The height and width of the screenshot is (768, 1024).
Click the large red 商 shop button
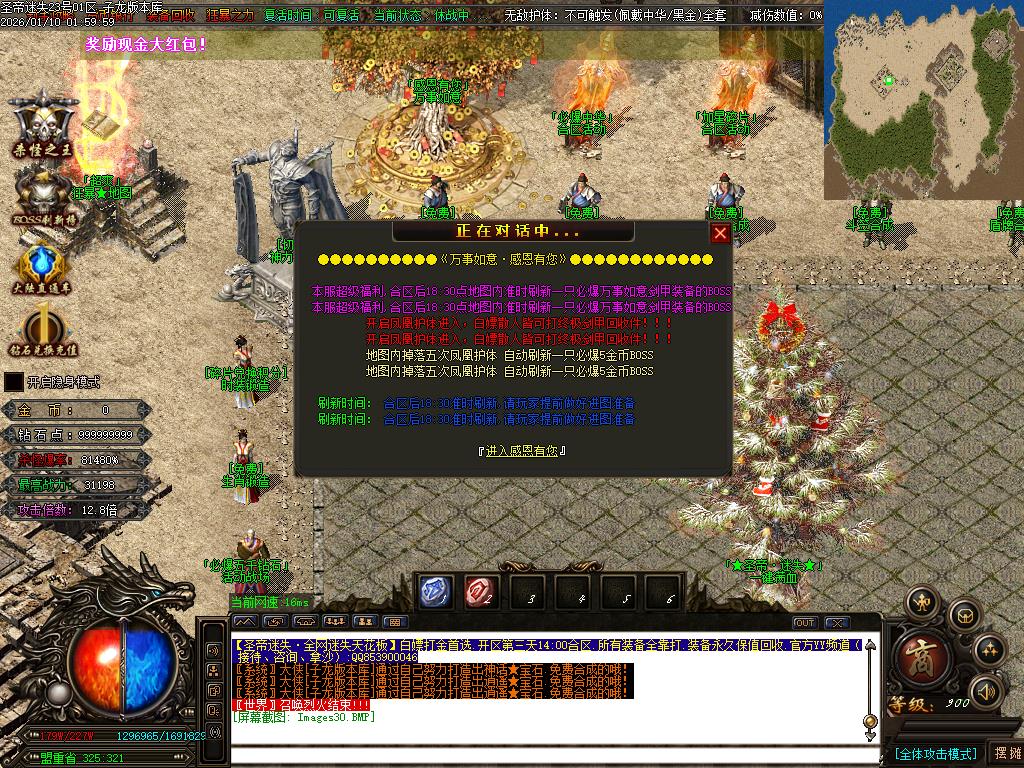916,654
